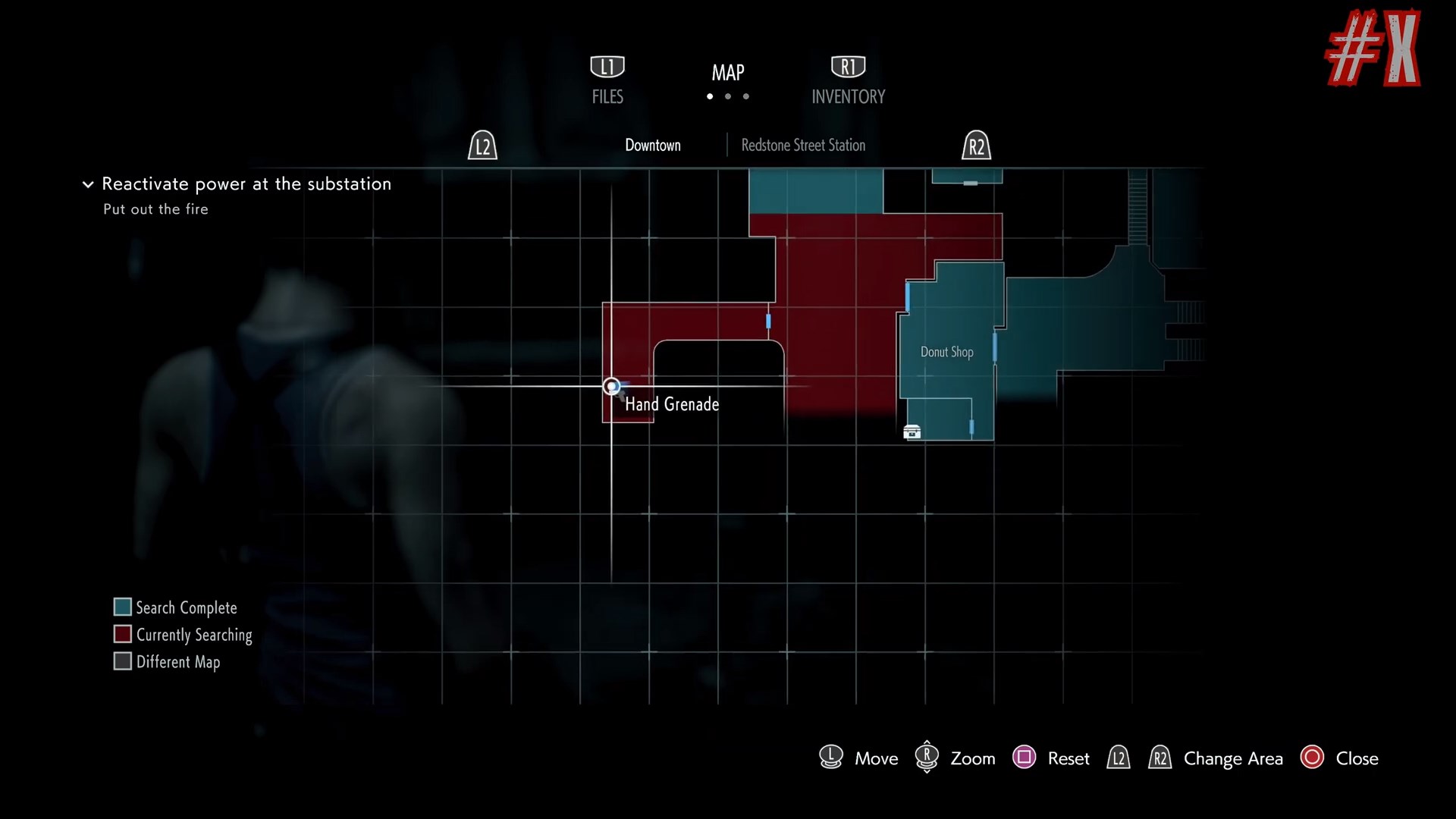Collapse the Reactivate power objective
The width and height of the screenshot is (1456, 819).
pyautogui.click(x=88, y=184)
